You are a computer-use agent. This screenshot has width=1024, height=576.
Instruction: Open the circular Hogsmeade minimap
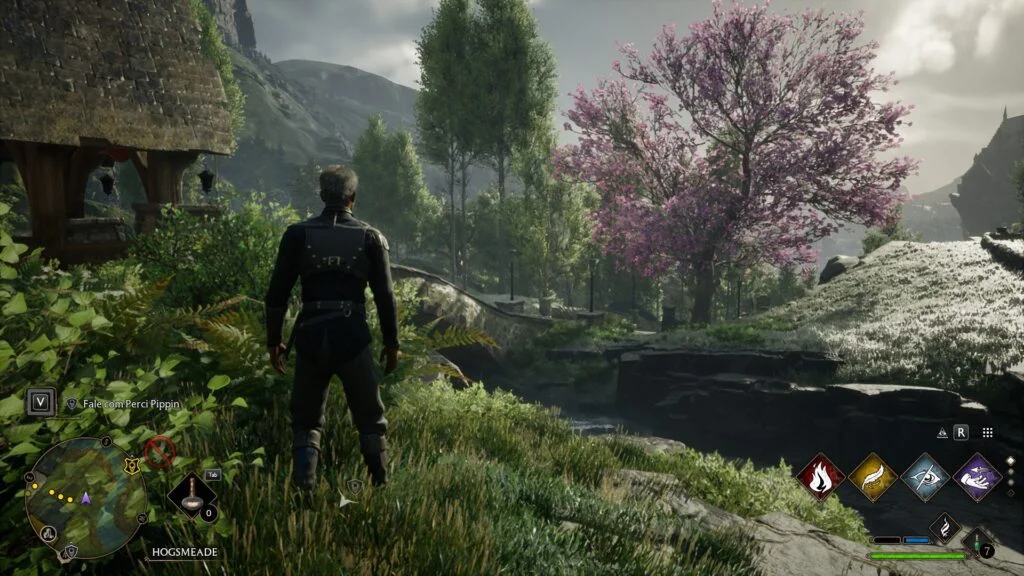pos(85,498)
